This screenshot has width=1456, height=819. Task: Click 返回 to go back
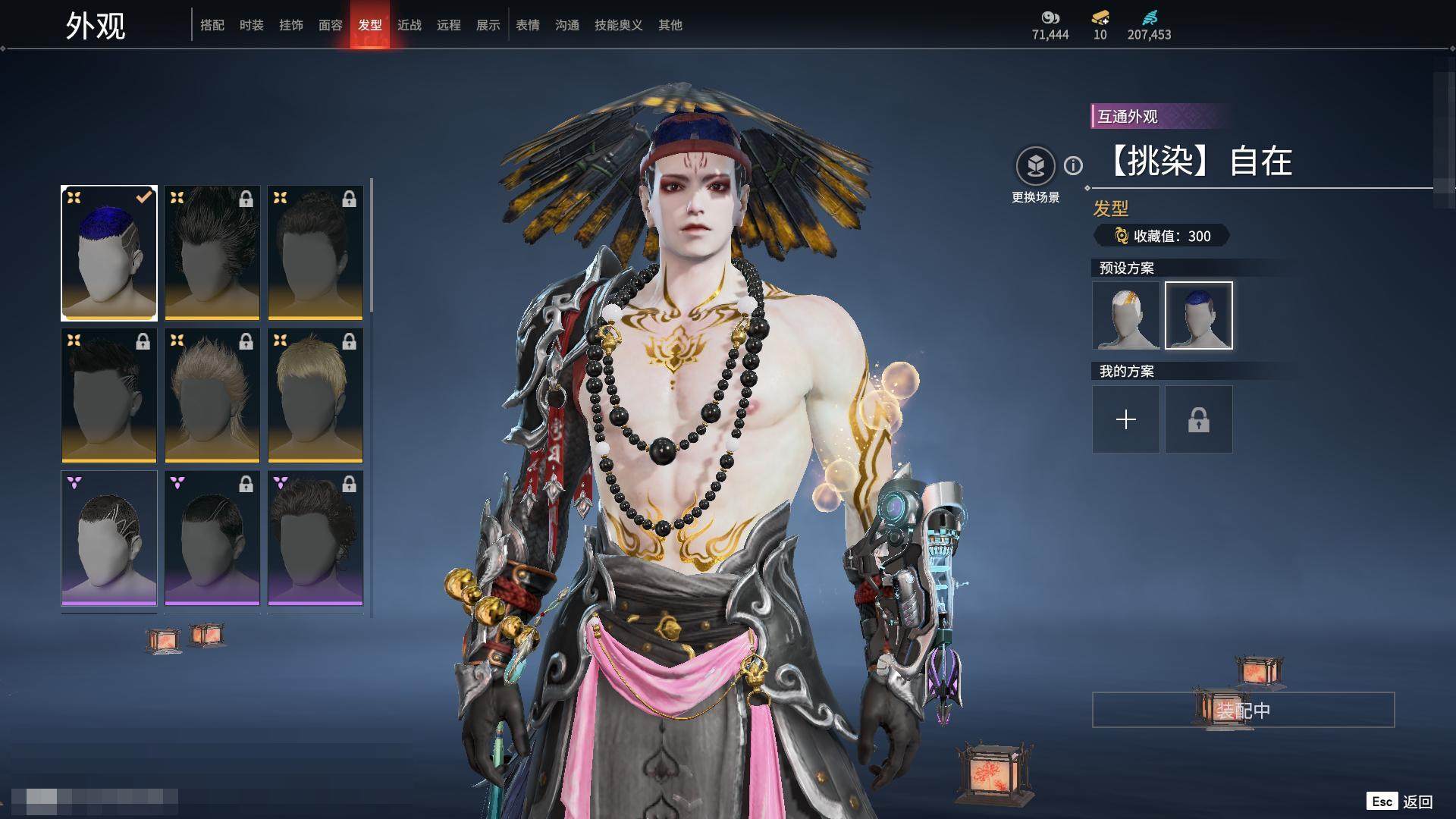tap(1416, 802)
